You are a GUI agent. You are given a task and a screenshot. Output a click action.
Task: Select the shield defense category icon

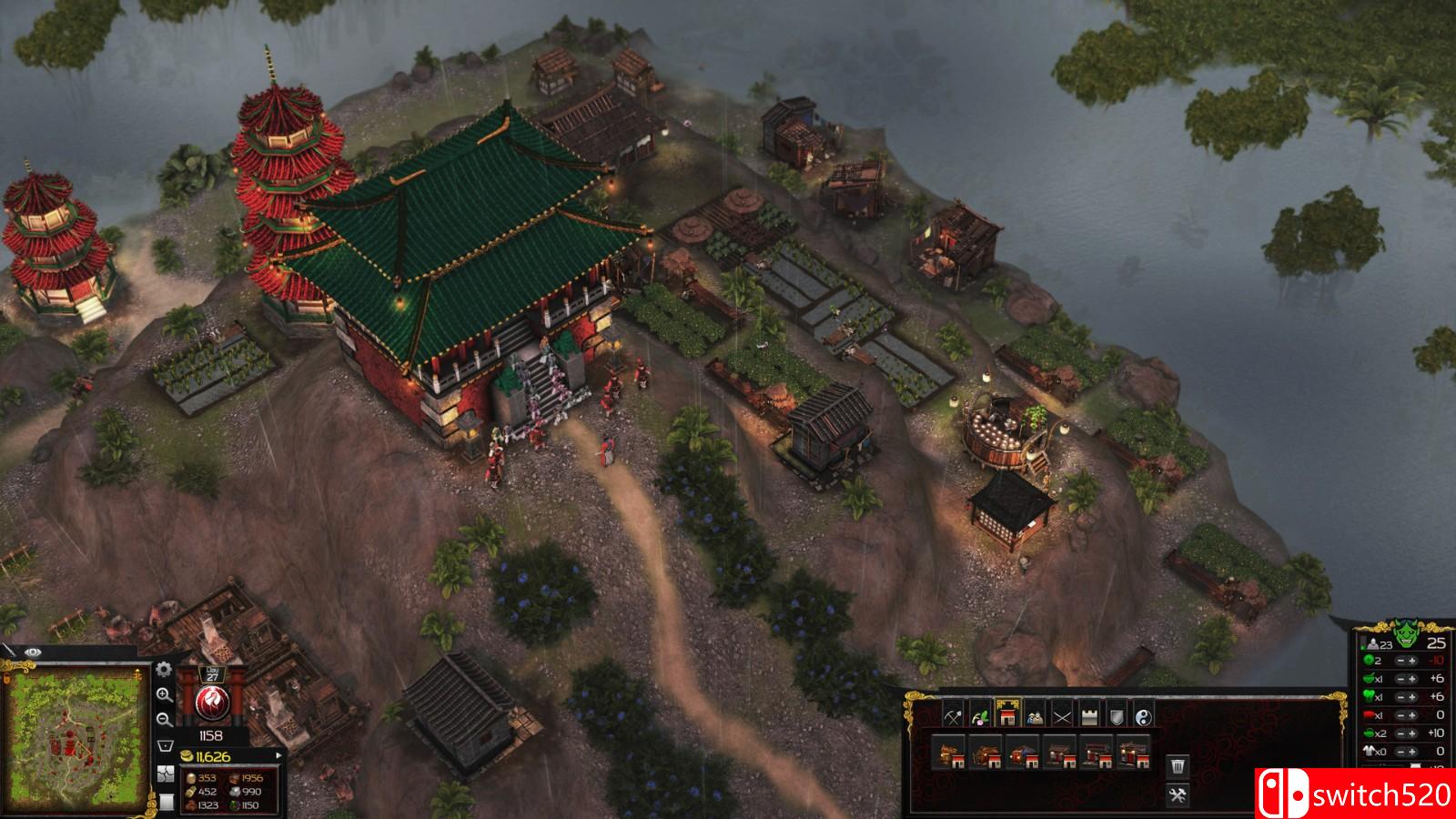click(x=1115, y=713)
